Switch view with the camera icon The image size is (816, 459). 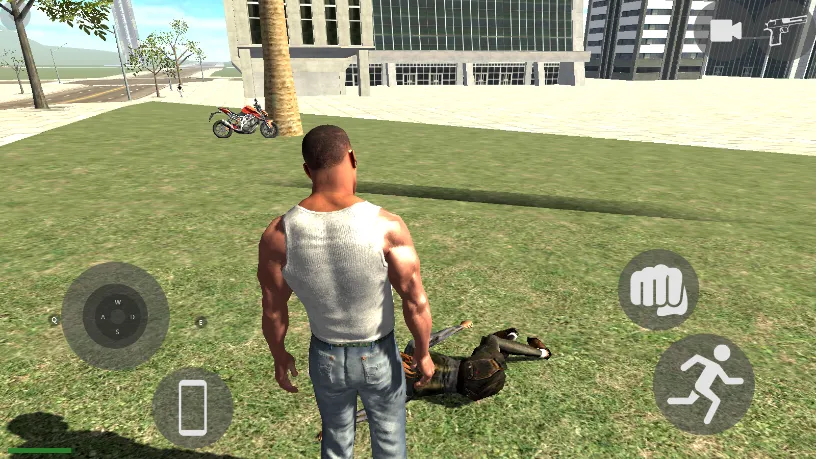point(725,31)
